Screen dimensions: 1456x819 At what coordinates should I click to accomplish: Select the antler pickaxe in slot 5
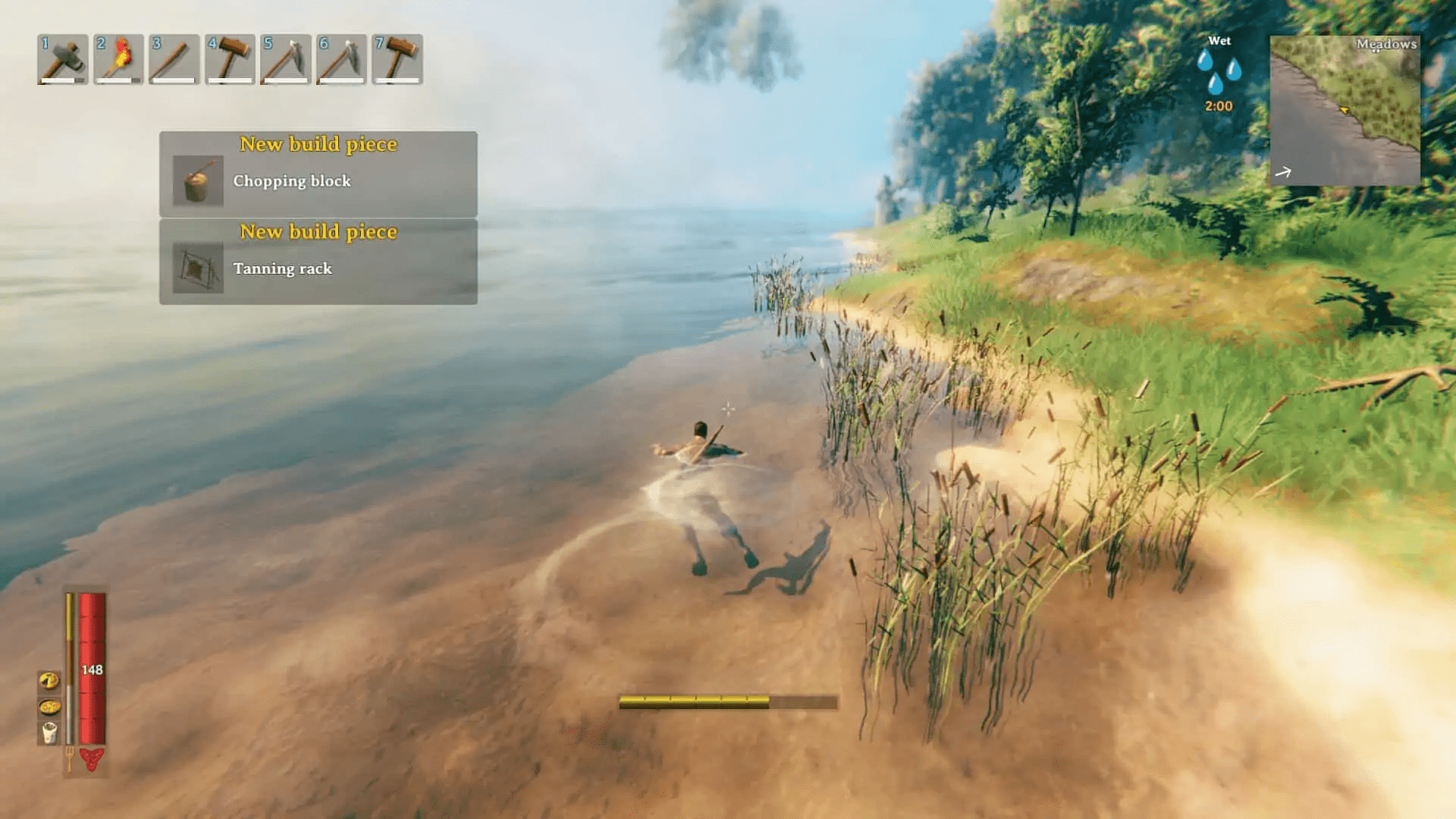[x=284, y=59]
